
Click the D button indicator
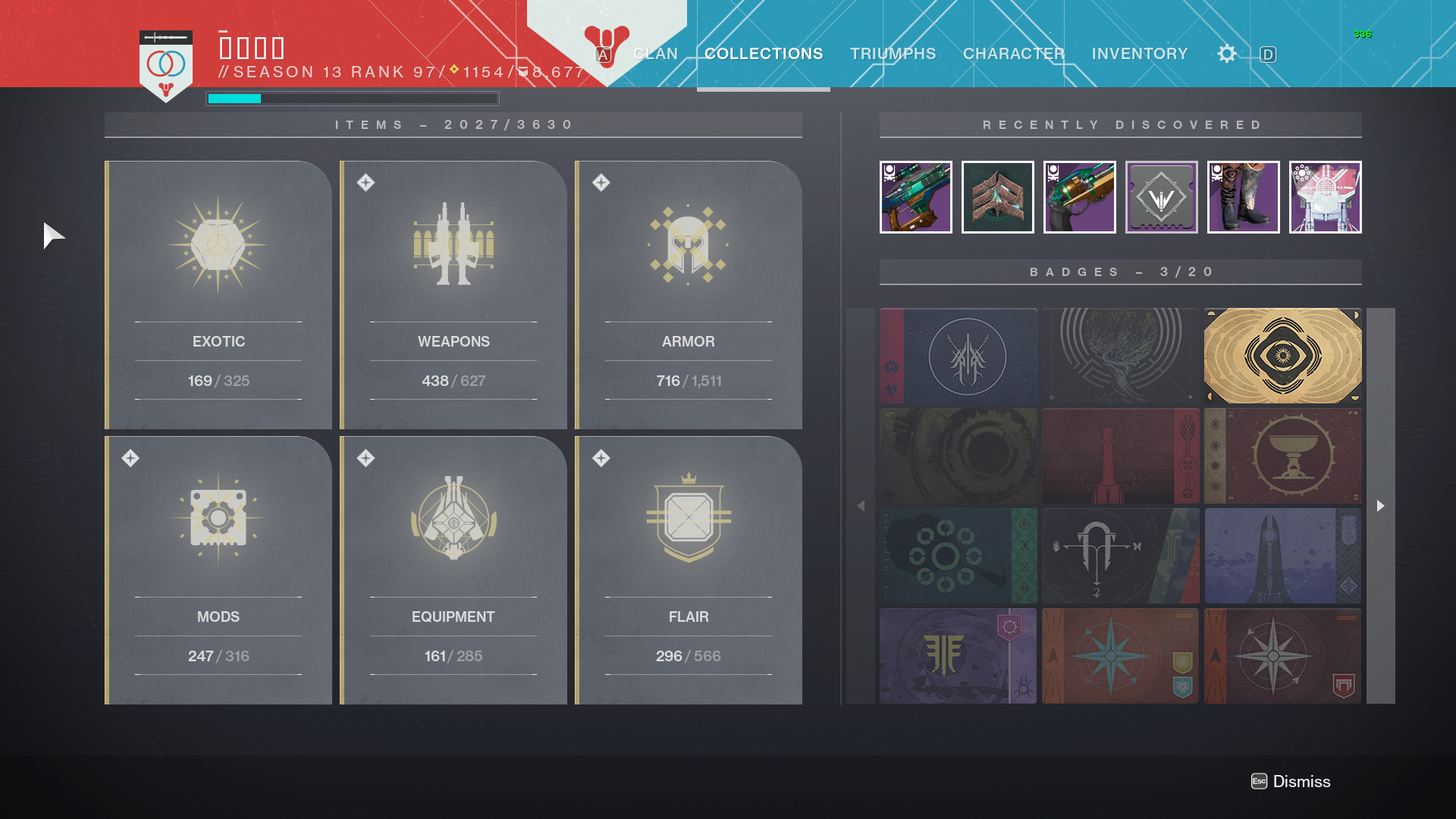1266,55
